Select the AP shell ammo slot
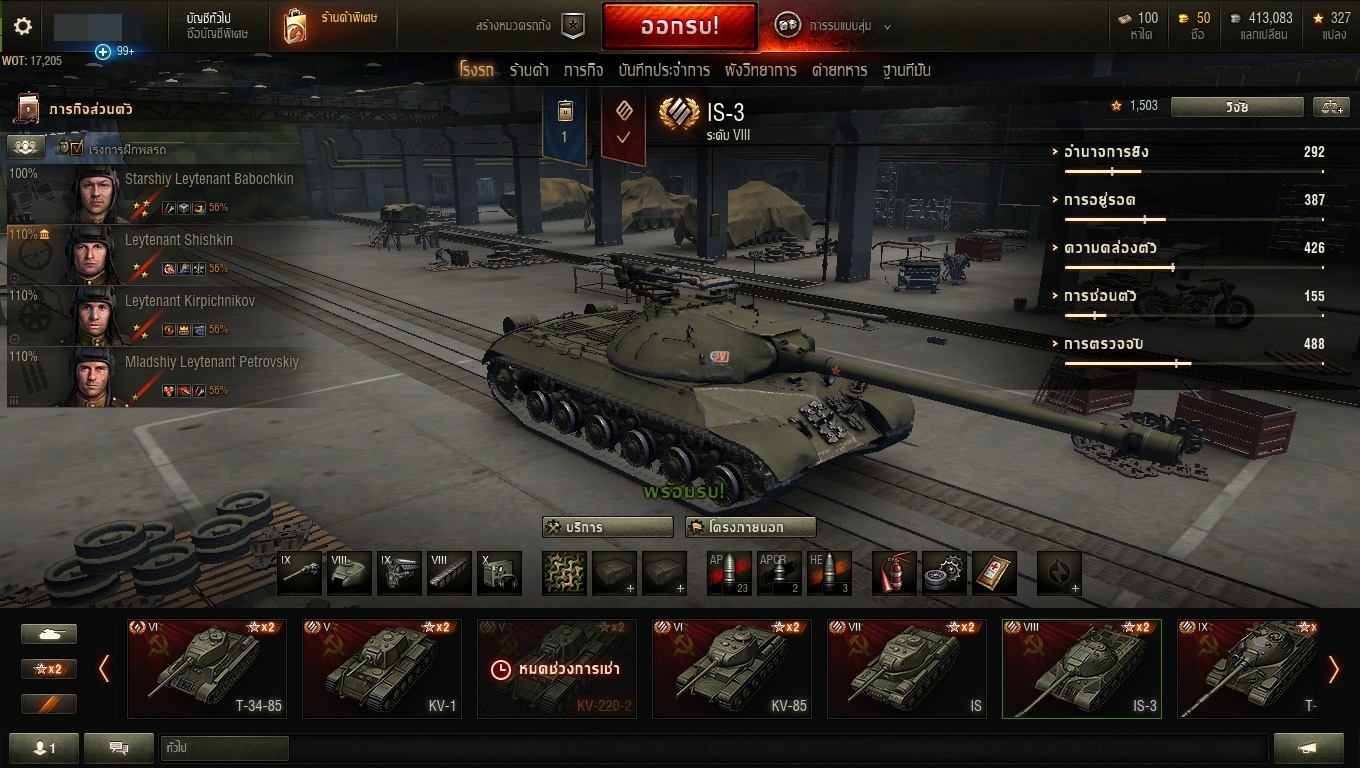The width and height of the screenshot is (1360, 768). click(x=728, y=573)
